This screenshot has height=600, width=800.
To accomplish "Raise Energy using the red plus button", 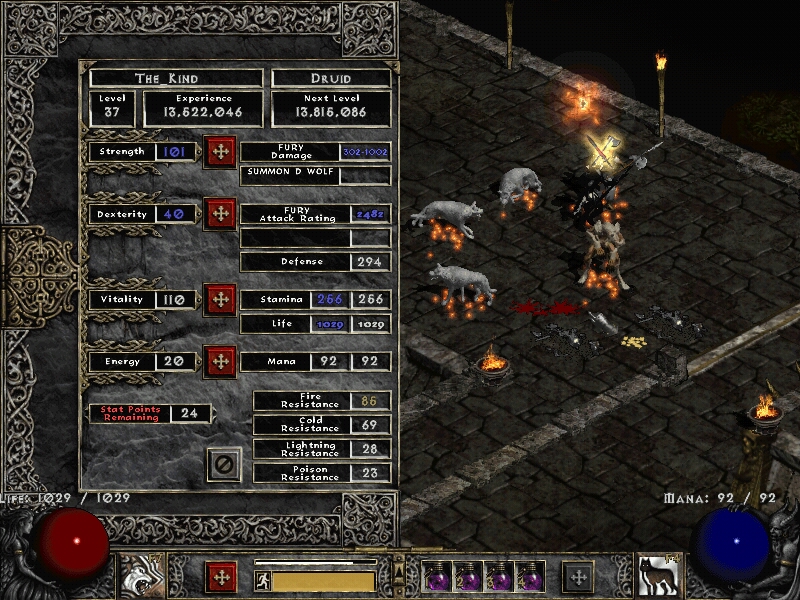I will point(220,361).
